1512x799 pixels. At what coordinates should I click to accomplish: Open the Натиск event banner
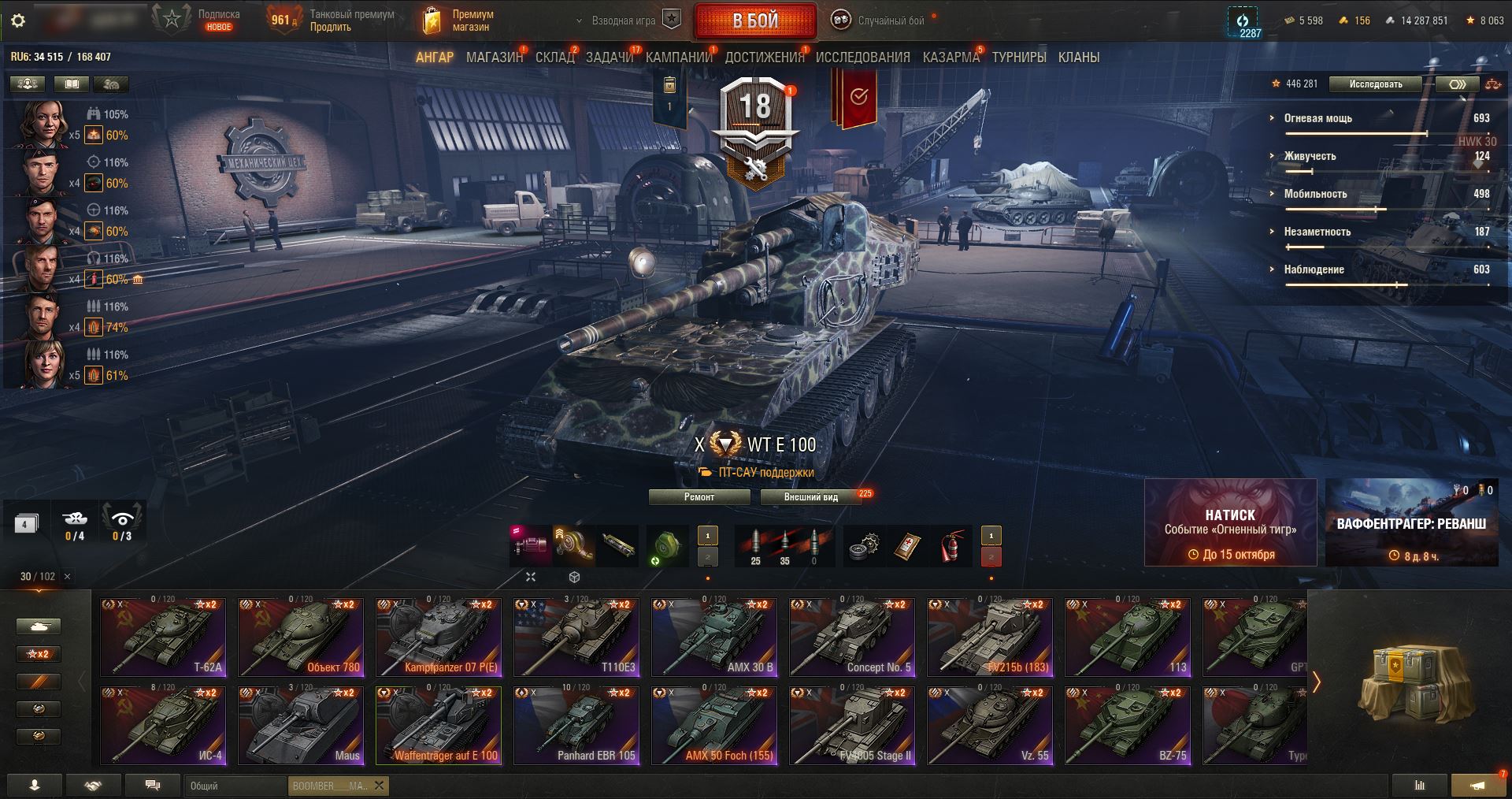tap(1230, 523)
